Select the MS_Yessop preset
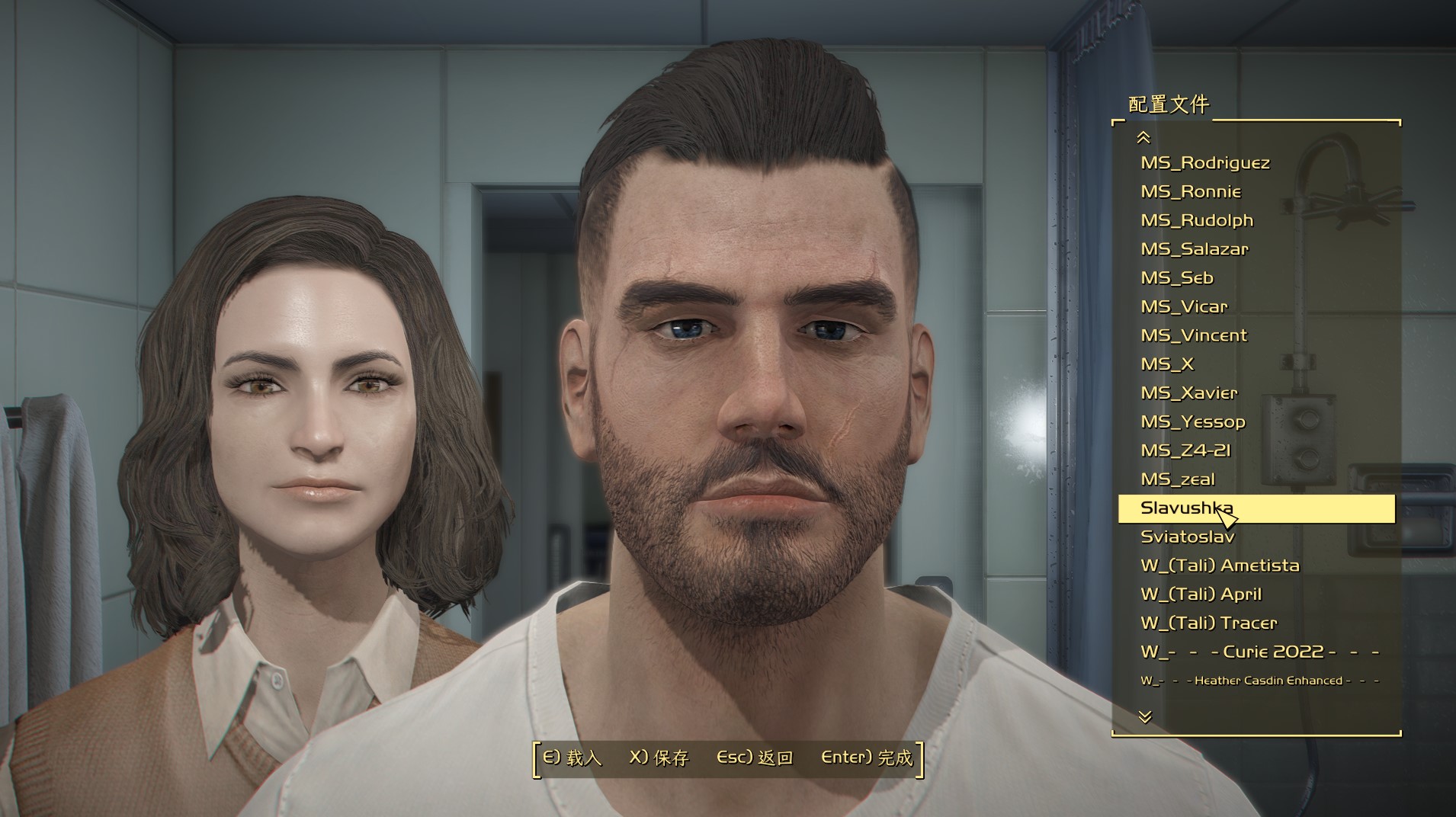The width and height of the screenshot is (1456, 817). coord(1192,421)
